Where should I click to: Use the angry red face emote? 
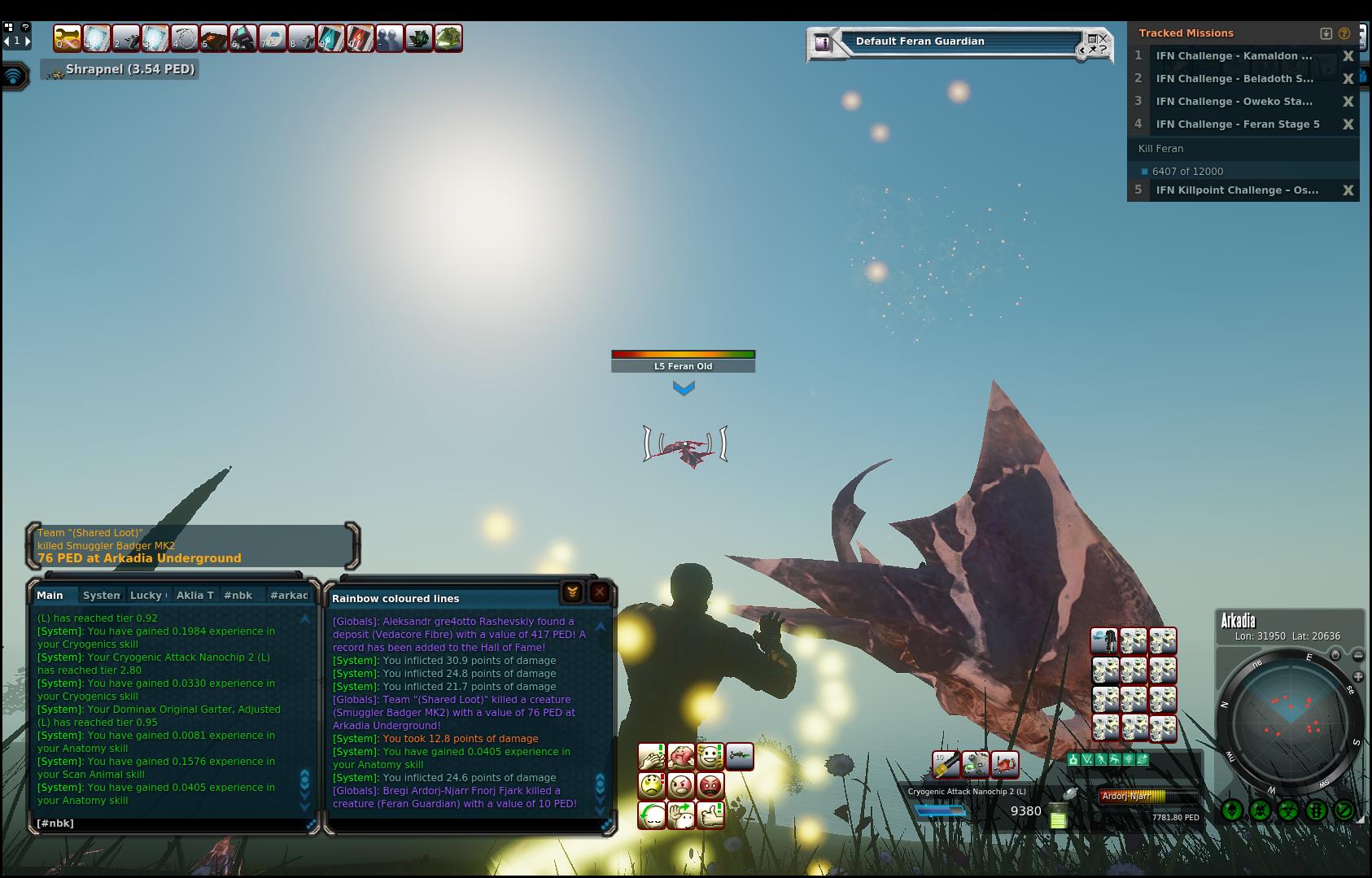(x=710, y=786)
